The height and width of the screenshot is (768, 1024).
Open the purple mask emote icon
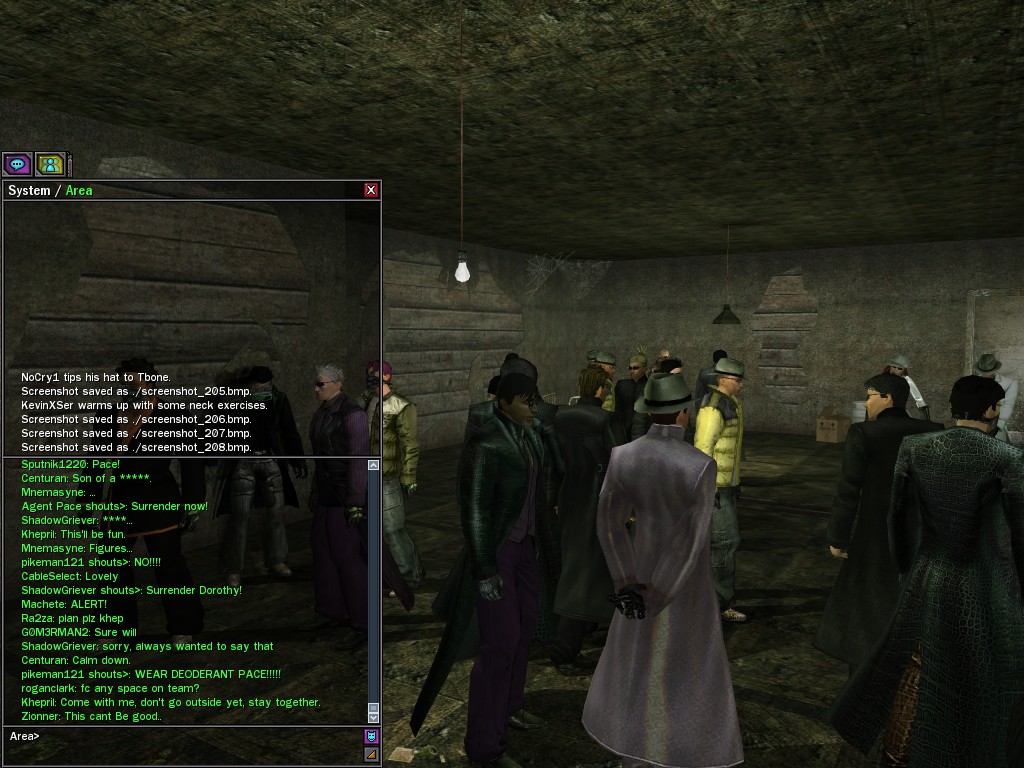pos(372,737)
